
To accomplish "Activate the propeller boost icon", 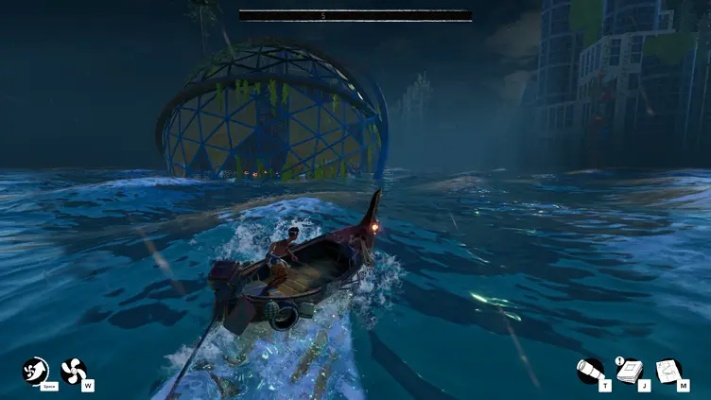I will [35, 371].
